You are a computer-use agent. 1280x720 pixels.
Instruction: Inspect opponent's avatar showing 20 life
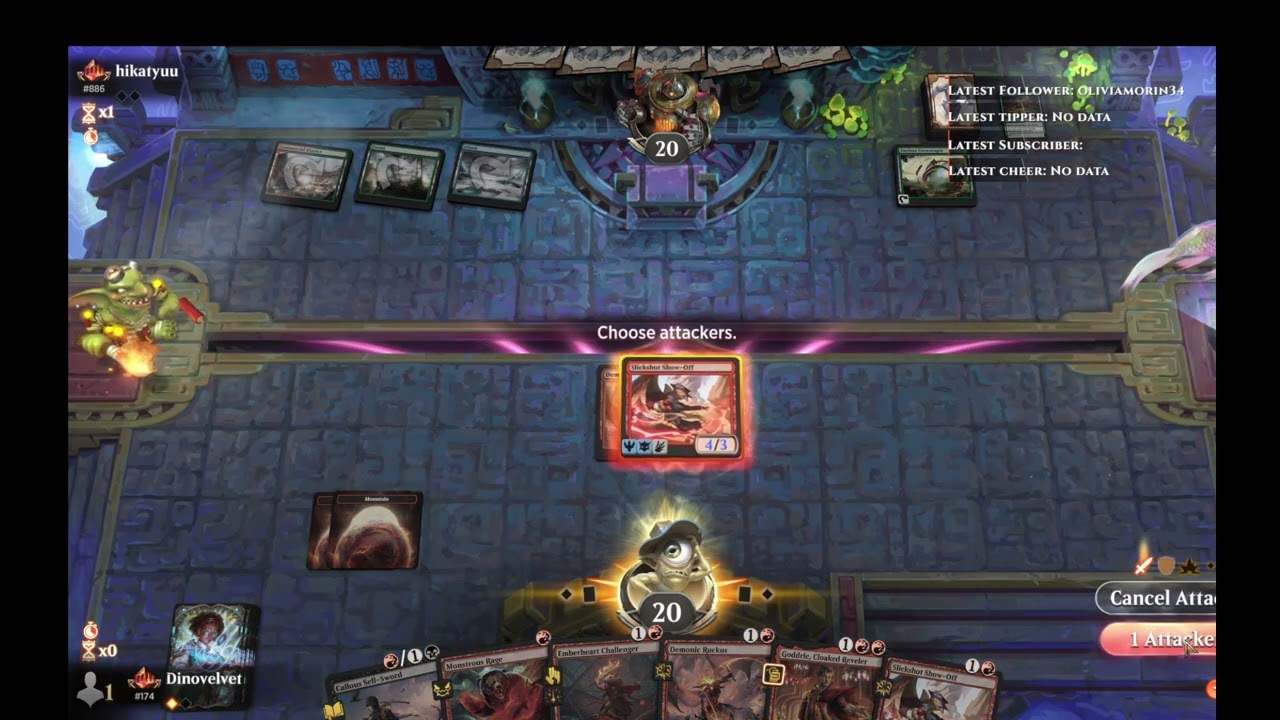coord(666,120)
